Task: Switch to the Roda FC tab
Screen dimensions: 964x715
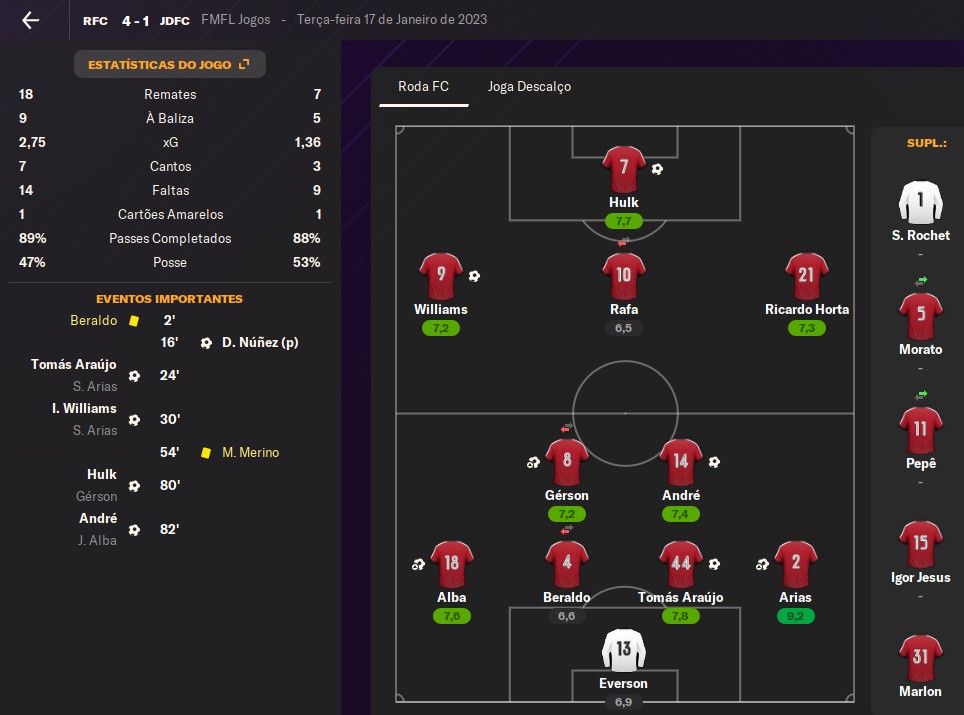Action: coord(423,86)
